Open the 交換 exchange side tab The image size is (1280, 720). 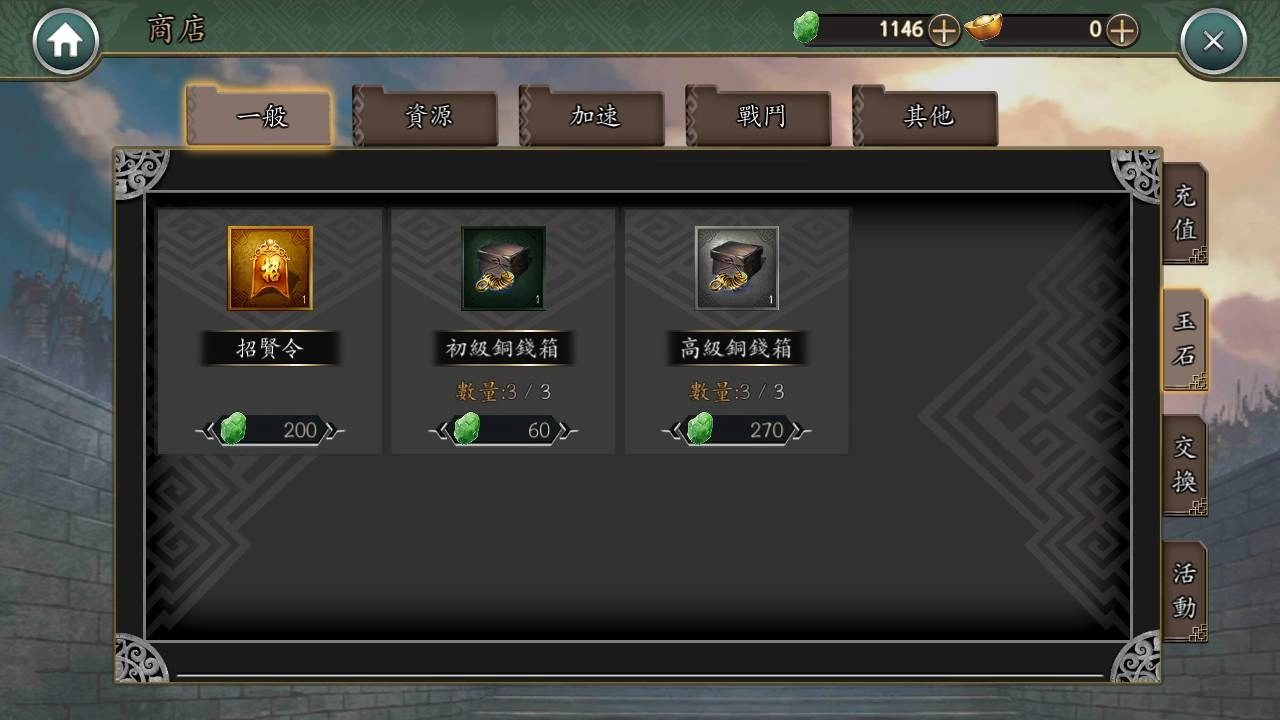pyautogui.click(x=1185, y=466)
